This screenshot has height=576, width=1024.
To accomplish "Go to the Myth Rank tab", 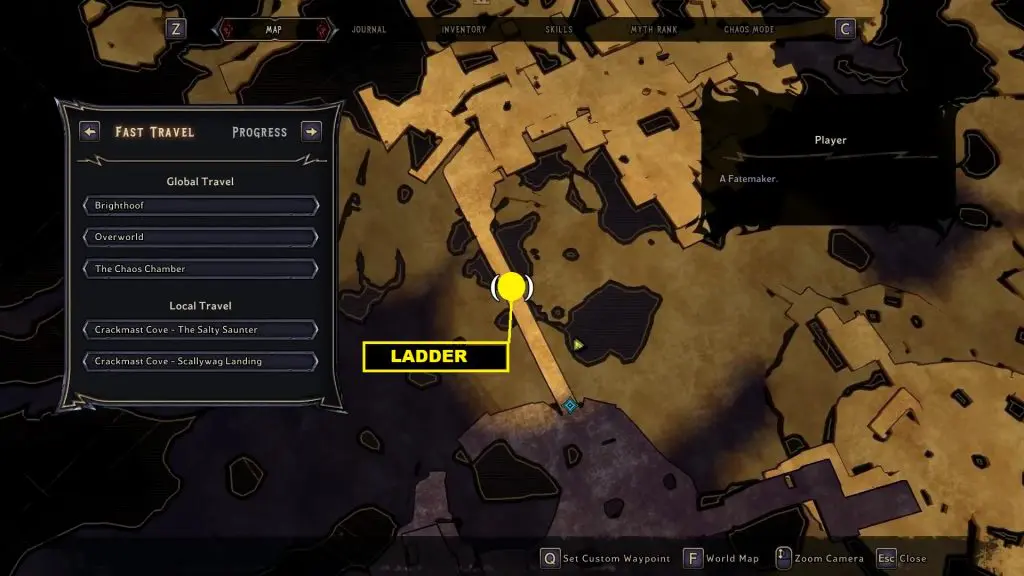I will point(654,30).
